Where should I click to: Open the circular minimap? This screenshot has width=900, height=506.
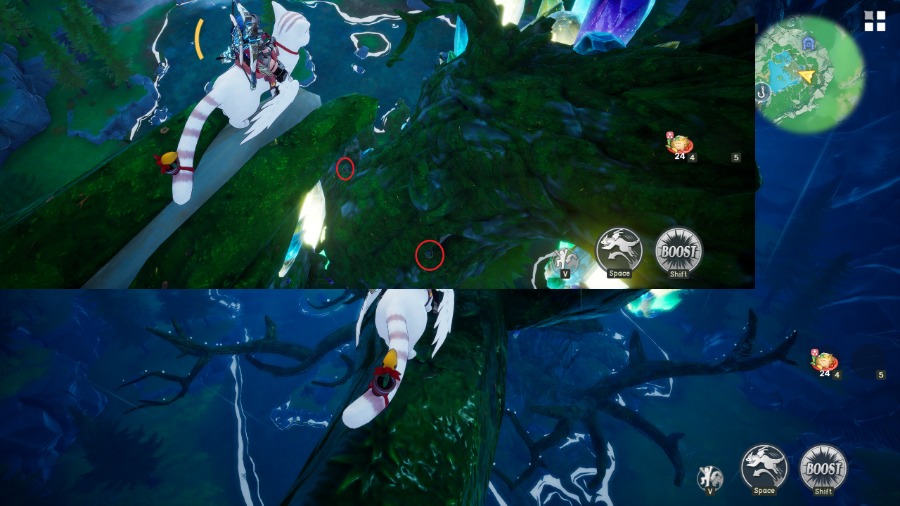click(x=810, y=73)
